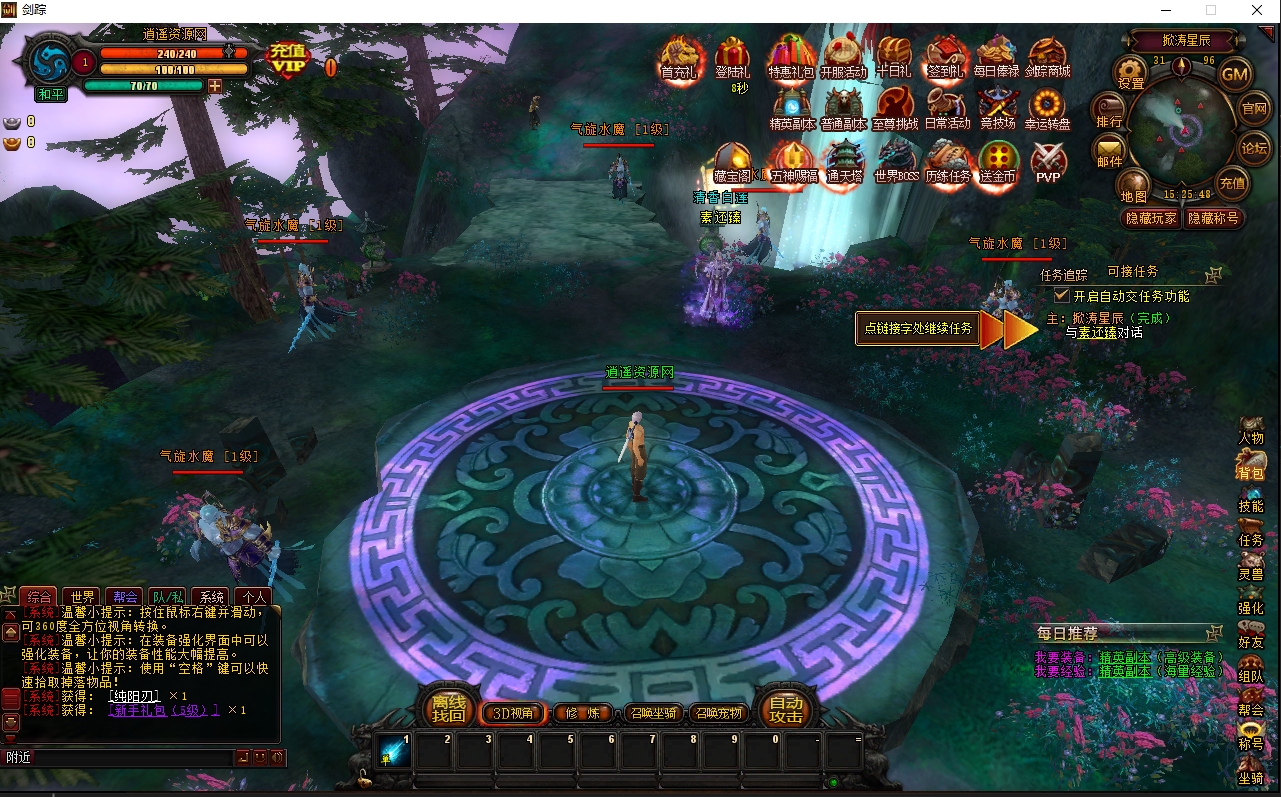Open the 坐骑 mount side menu icon
The height and width of the screenshot is (797, 1281).
[x=1250, y=768]
